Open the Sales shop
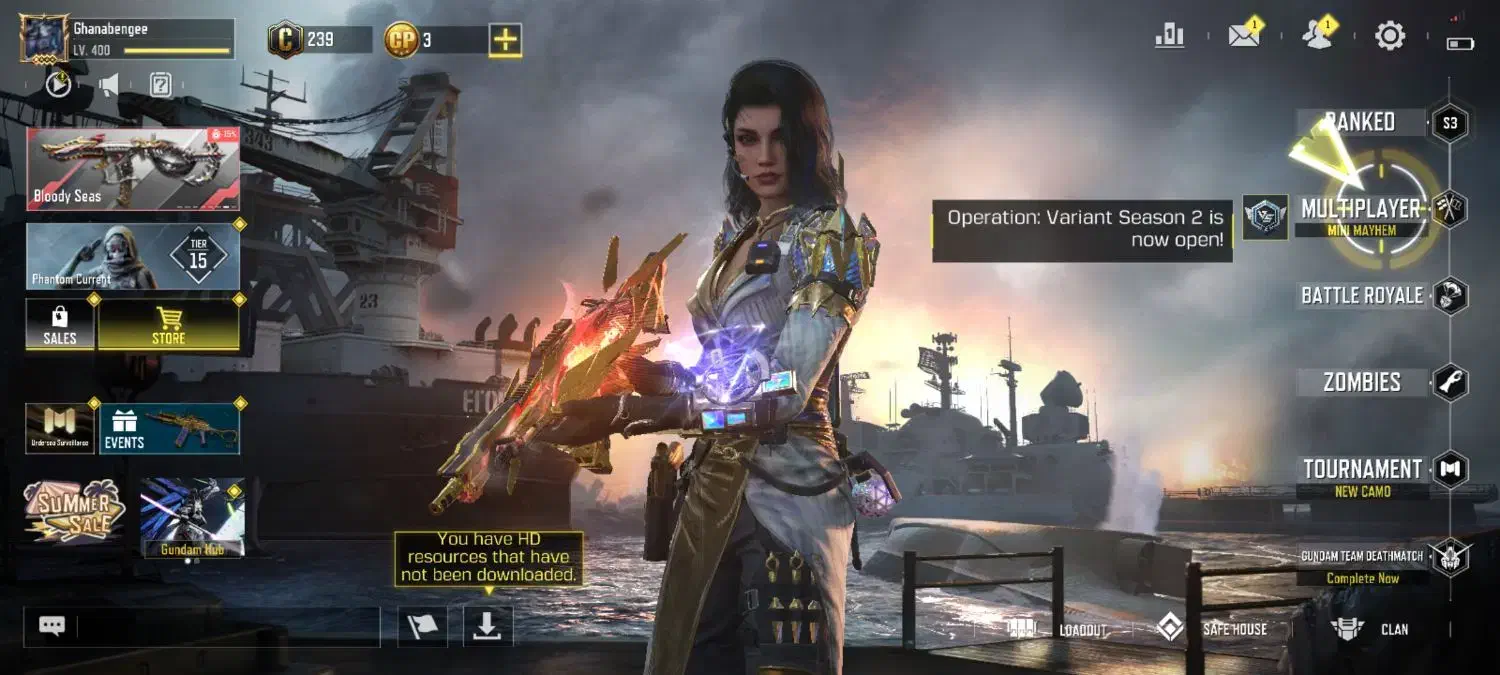This screenshot has width=1500, height=675. click(x=60, y=325)
